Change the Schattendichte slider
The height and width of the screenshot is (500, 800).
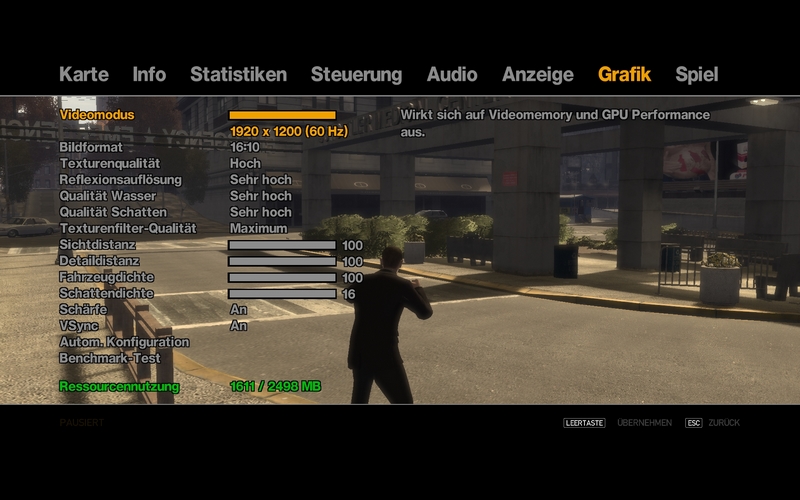click(282, 294)
